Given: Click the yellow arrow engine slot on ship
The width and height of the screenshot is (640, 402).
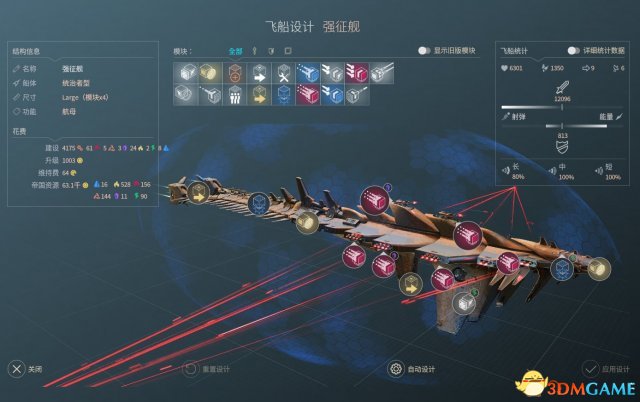Looking at the screenshot, I should [x=407, y=284].
